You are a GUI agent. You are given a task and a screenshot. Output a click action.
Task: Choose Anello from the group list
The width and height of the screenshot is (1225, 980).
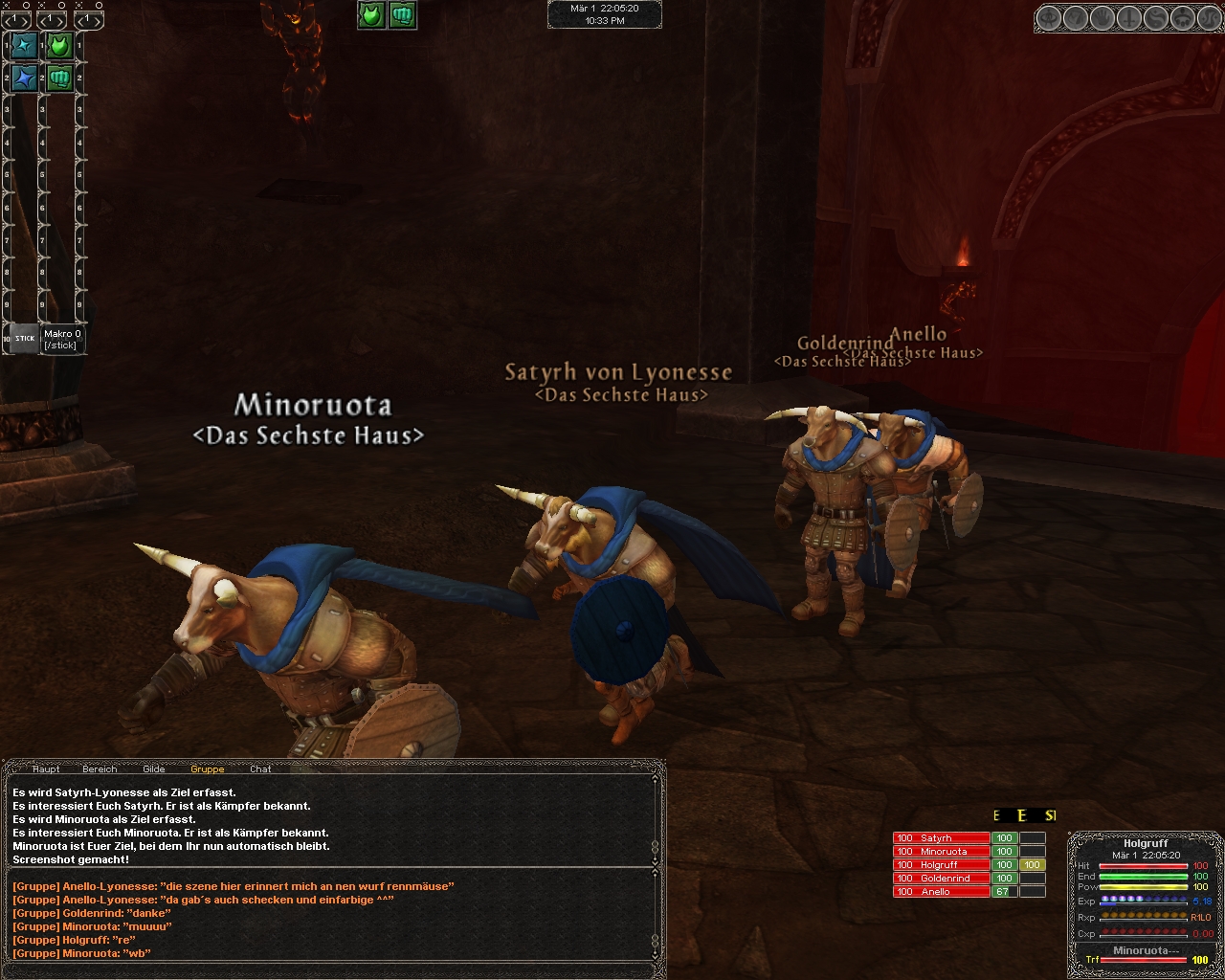(x=941, y=892)
